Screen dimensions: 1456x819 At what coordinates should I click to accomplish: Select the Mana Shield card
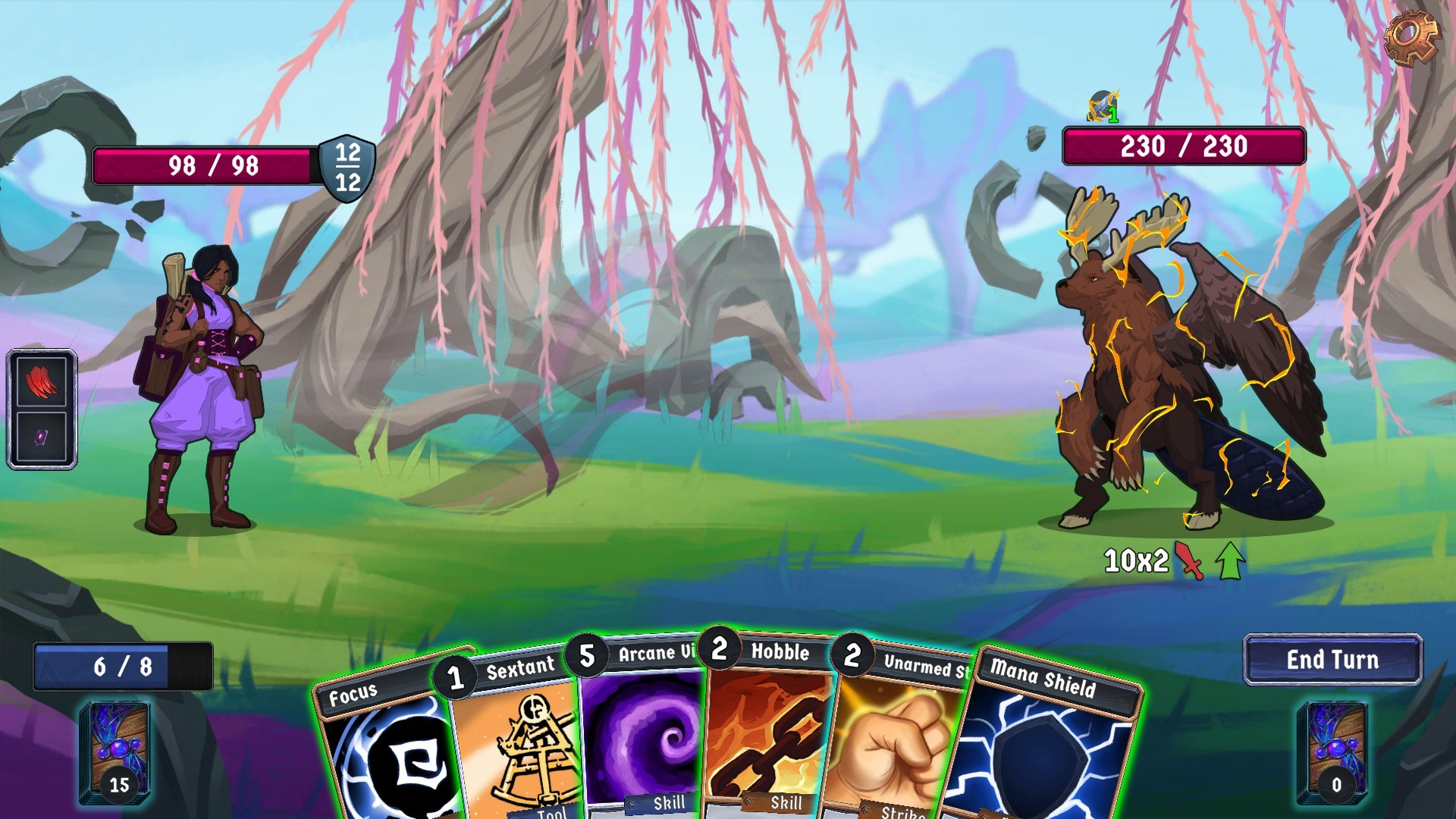click(1046, 751)
